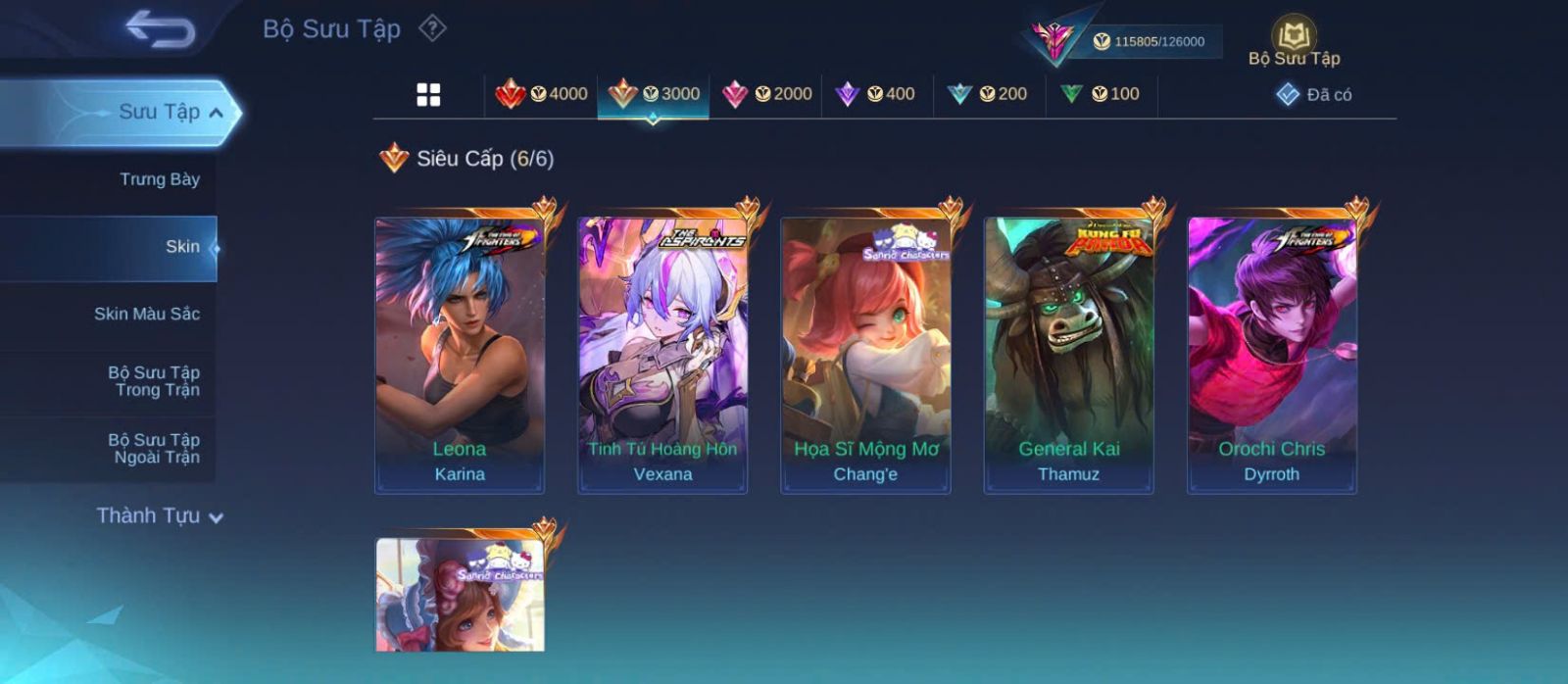Choose the General Kai Thamuz skin card
The image size is (1568, 684).
1068,355
